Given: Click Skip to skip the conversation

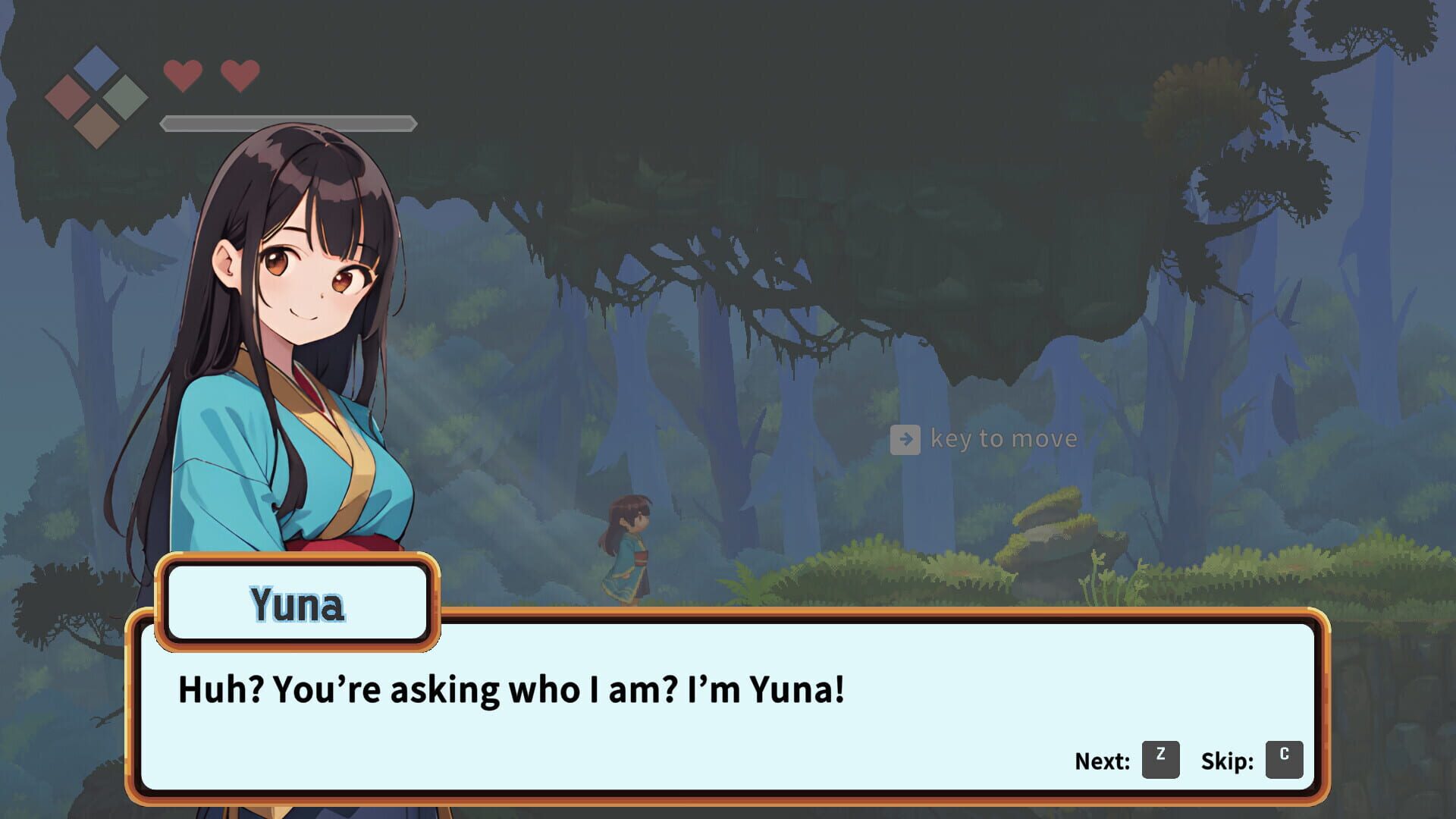Looking at the screenshot, I should [1284, 758].
